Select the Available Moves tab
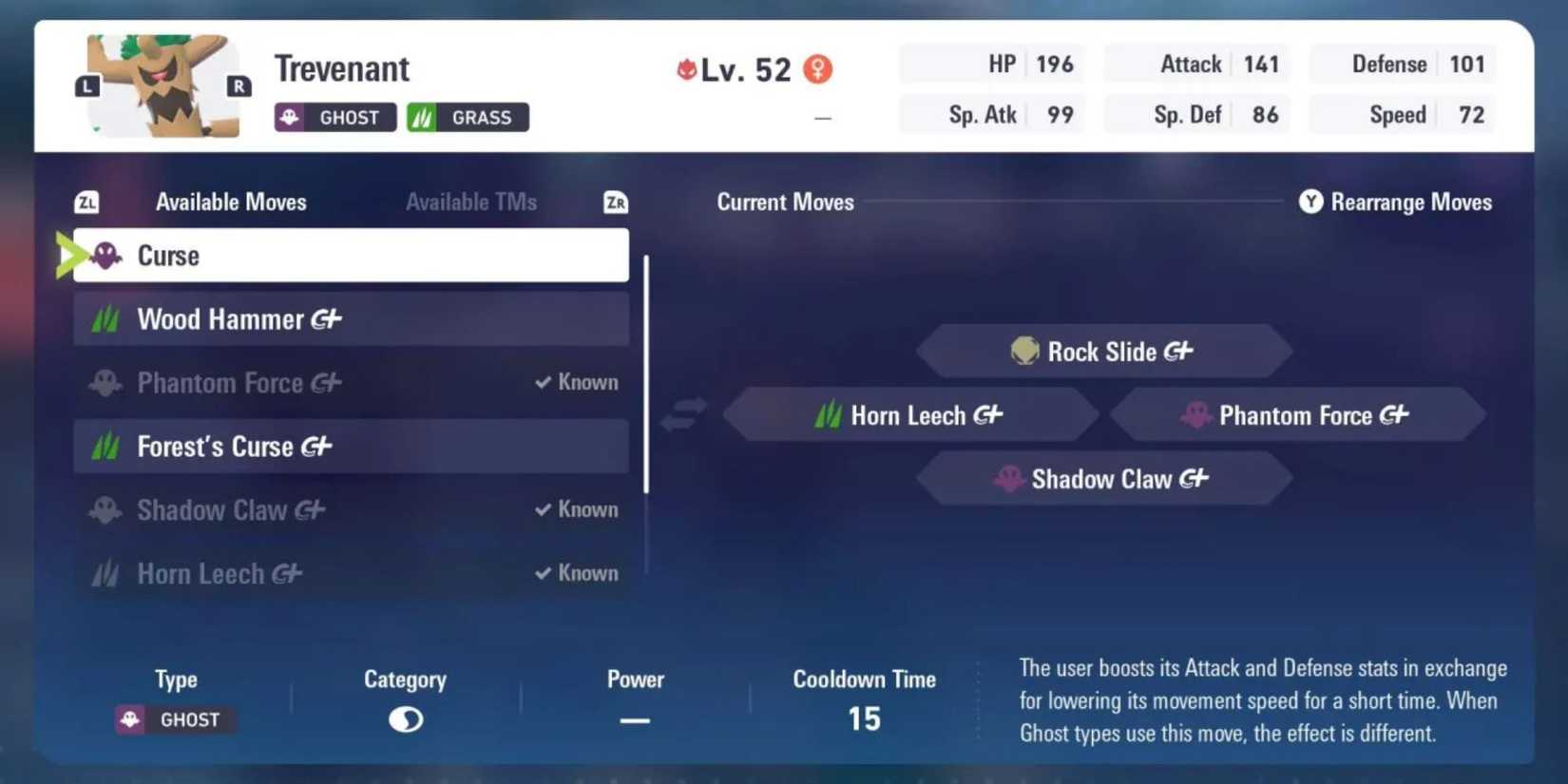1568x784 pixels. [x=231, y=201]
